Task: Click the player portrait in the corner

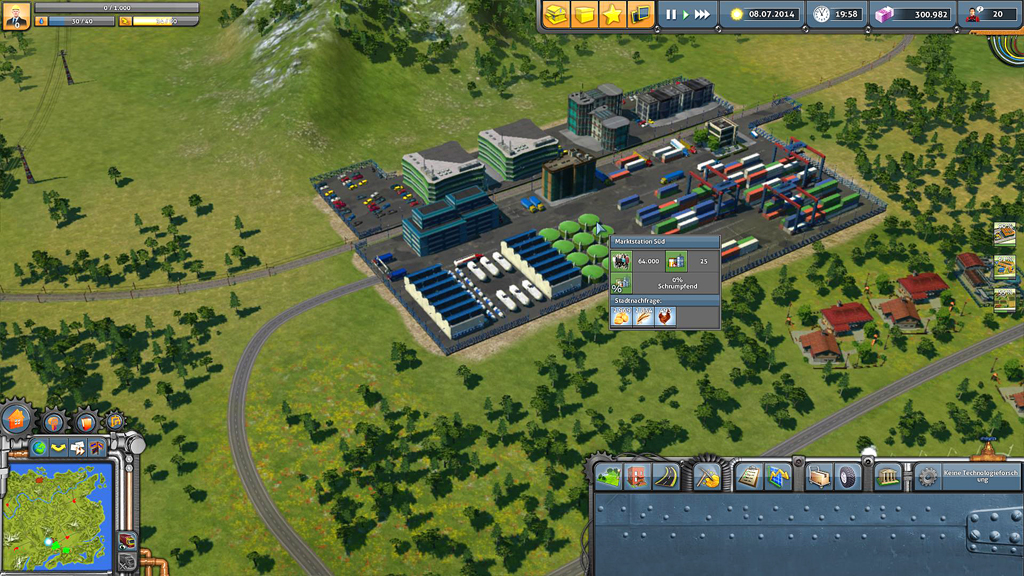Action: pyautogui.click(x=16, y=15)
